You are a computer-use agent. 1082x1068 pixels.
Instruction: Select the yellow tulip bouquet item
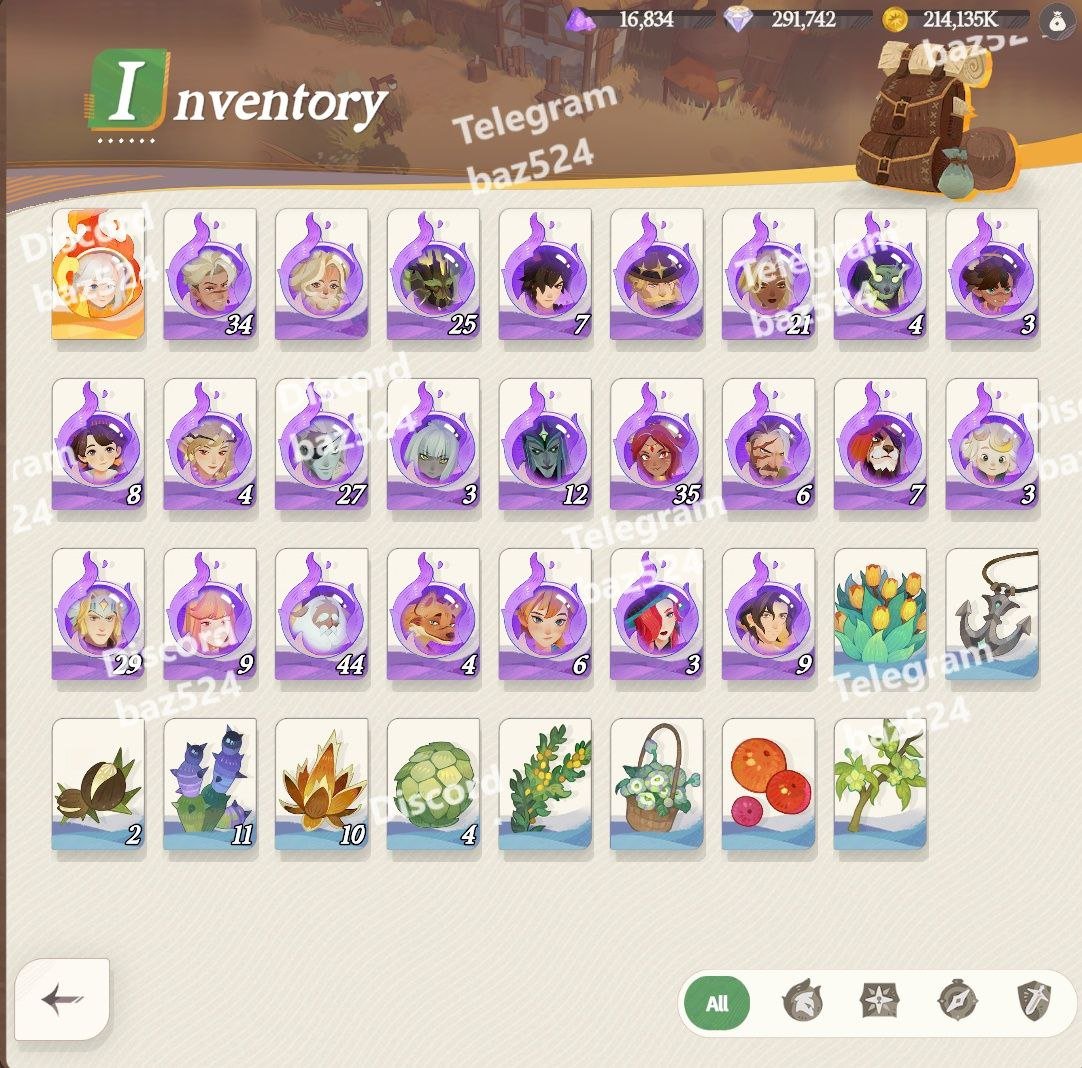pyautogui.click(x=881, y=614)
